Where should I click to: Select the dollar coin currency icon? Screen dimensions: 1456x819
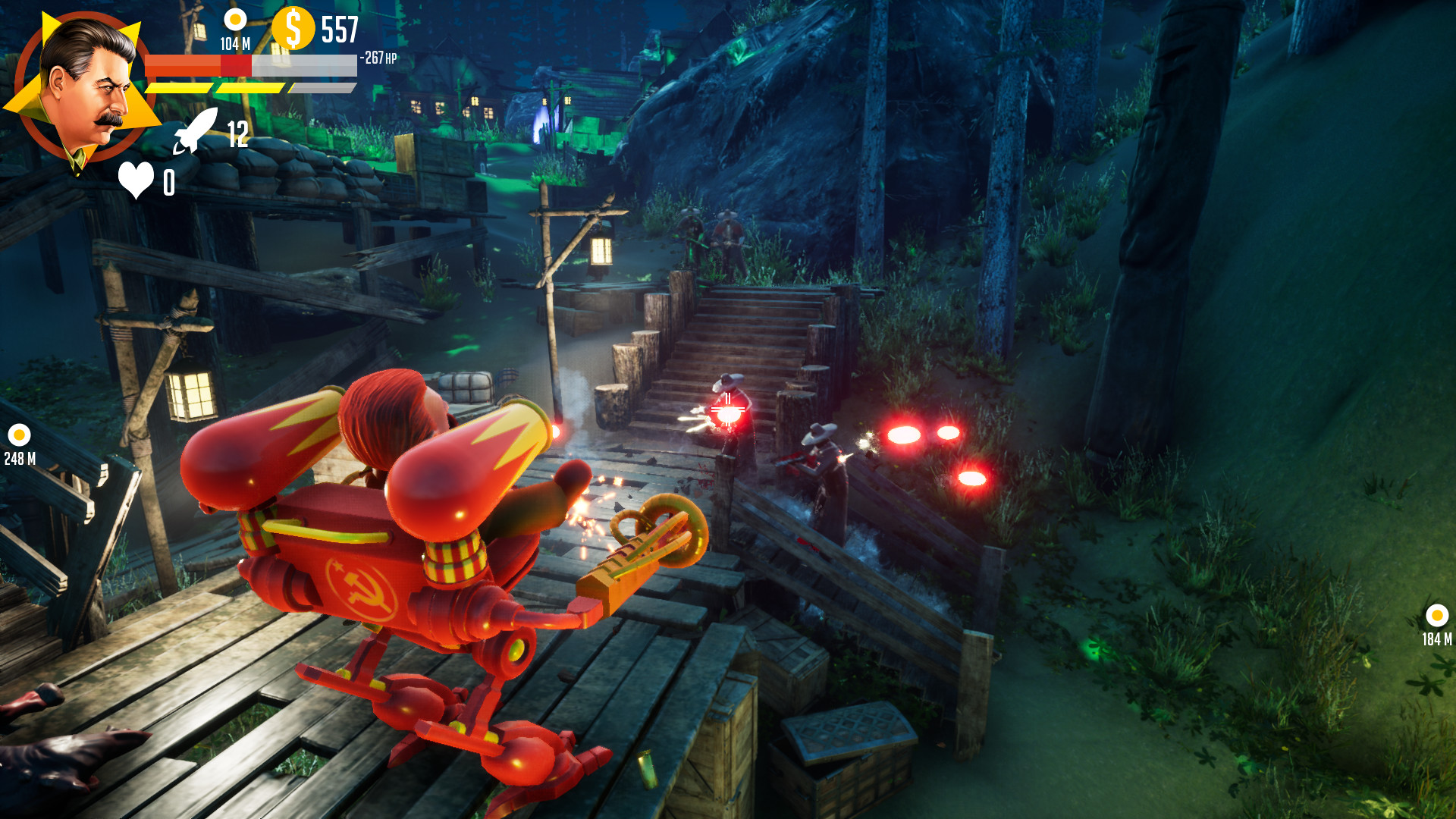(294, 28)
